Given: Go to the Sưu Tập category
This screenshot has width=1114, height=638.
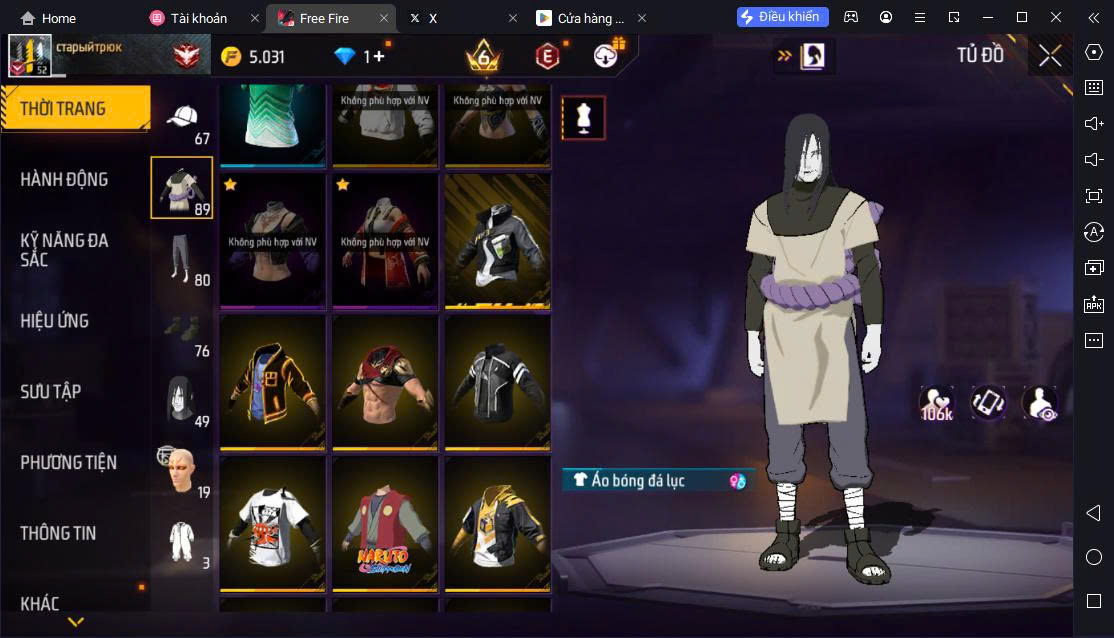Looking at the screenshot, I should 50,392.
